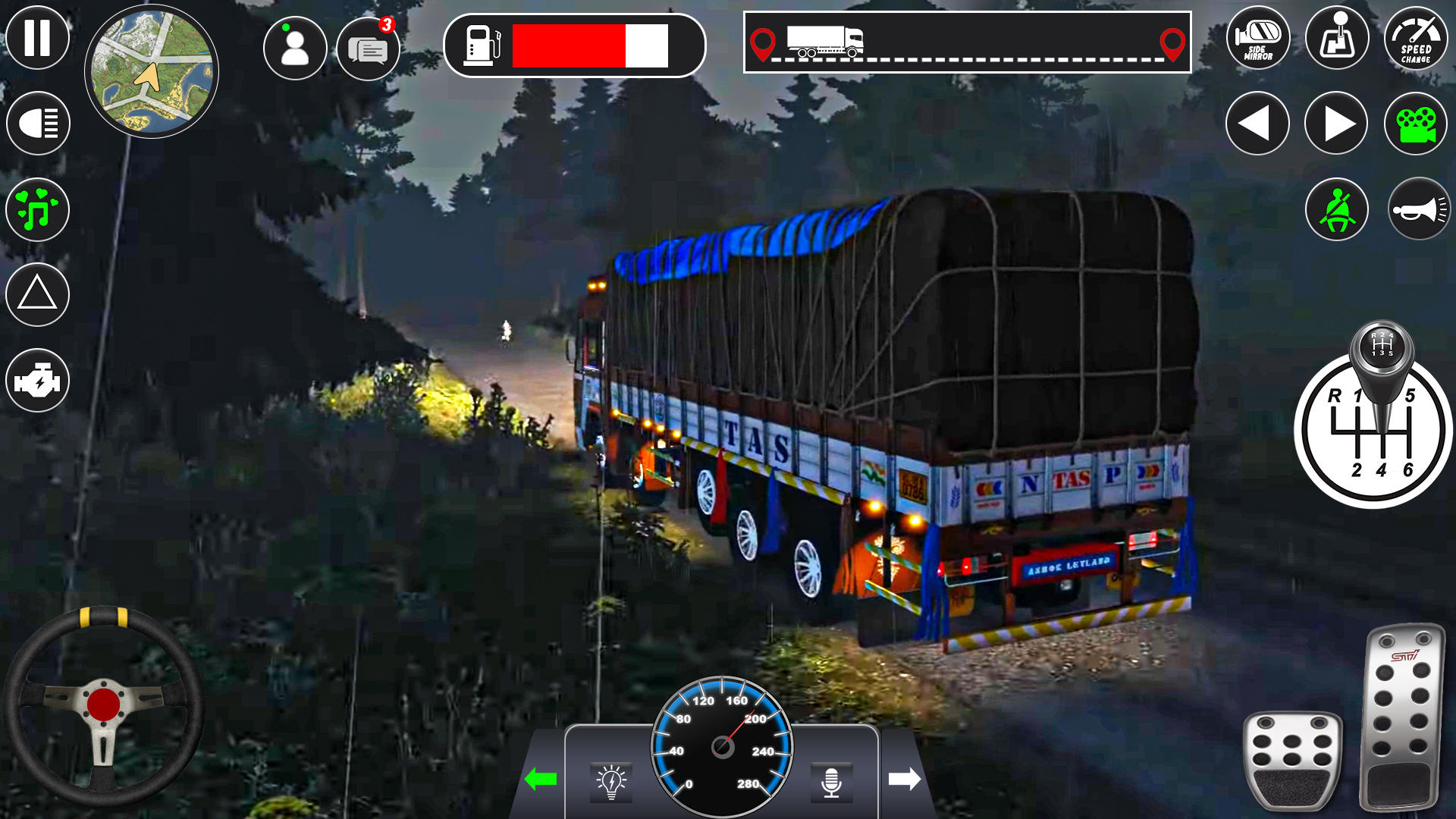
Task: Open the in-game music player
Action: point(37,209)
